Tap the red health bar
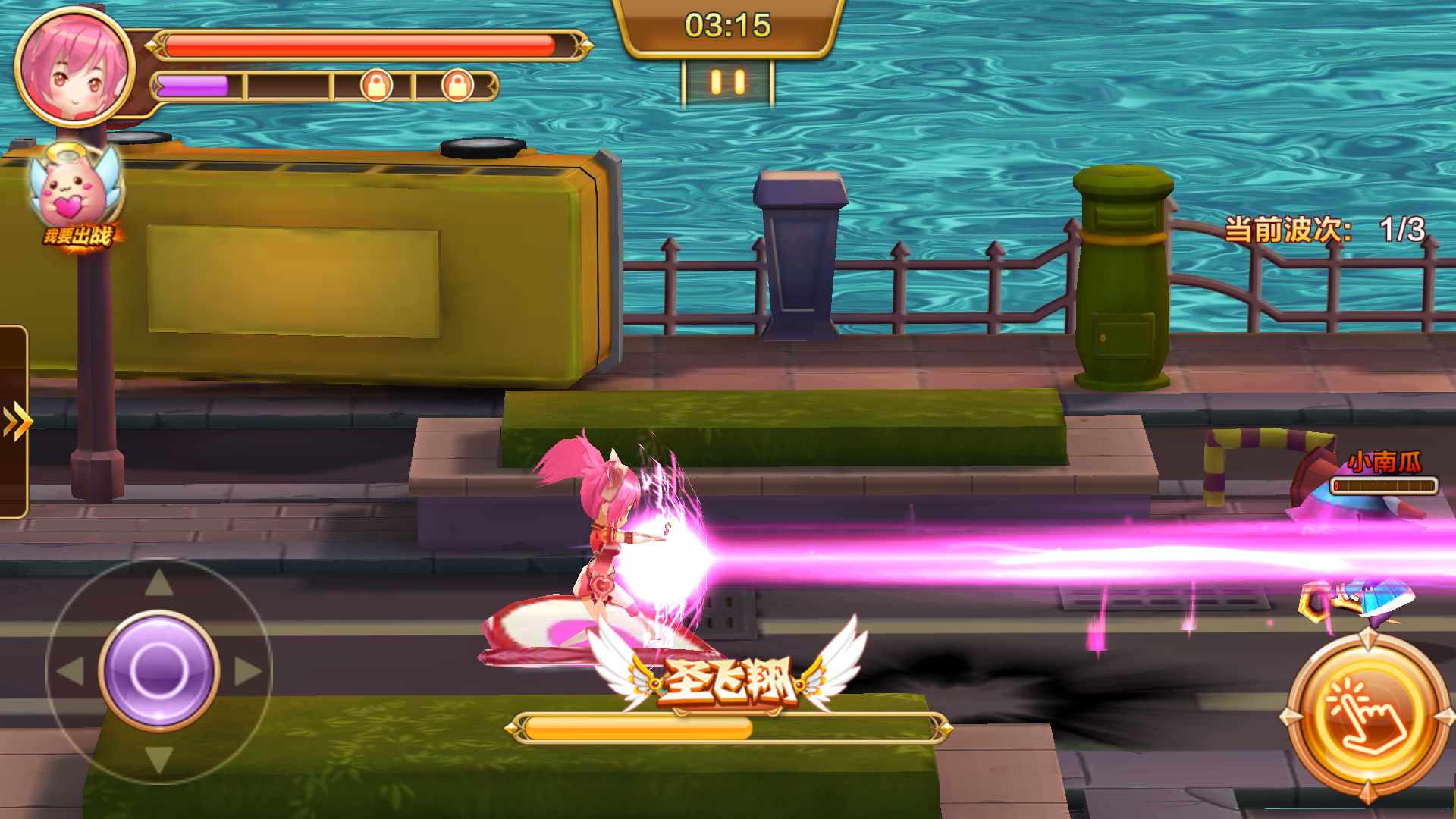The height and width of the screenshot is (819, 1456). pyautogui.click(x=364, y=44)
